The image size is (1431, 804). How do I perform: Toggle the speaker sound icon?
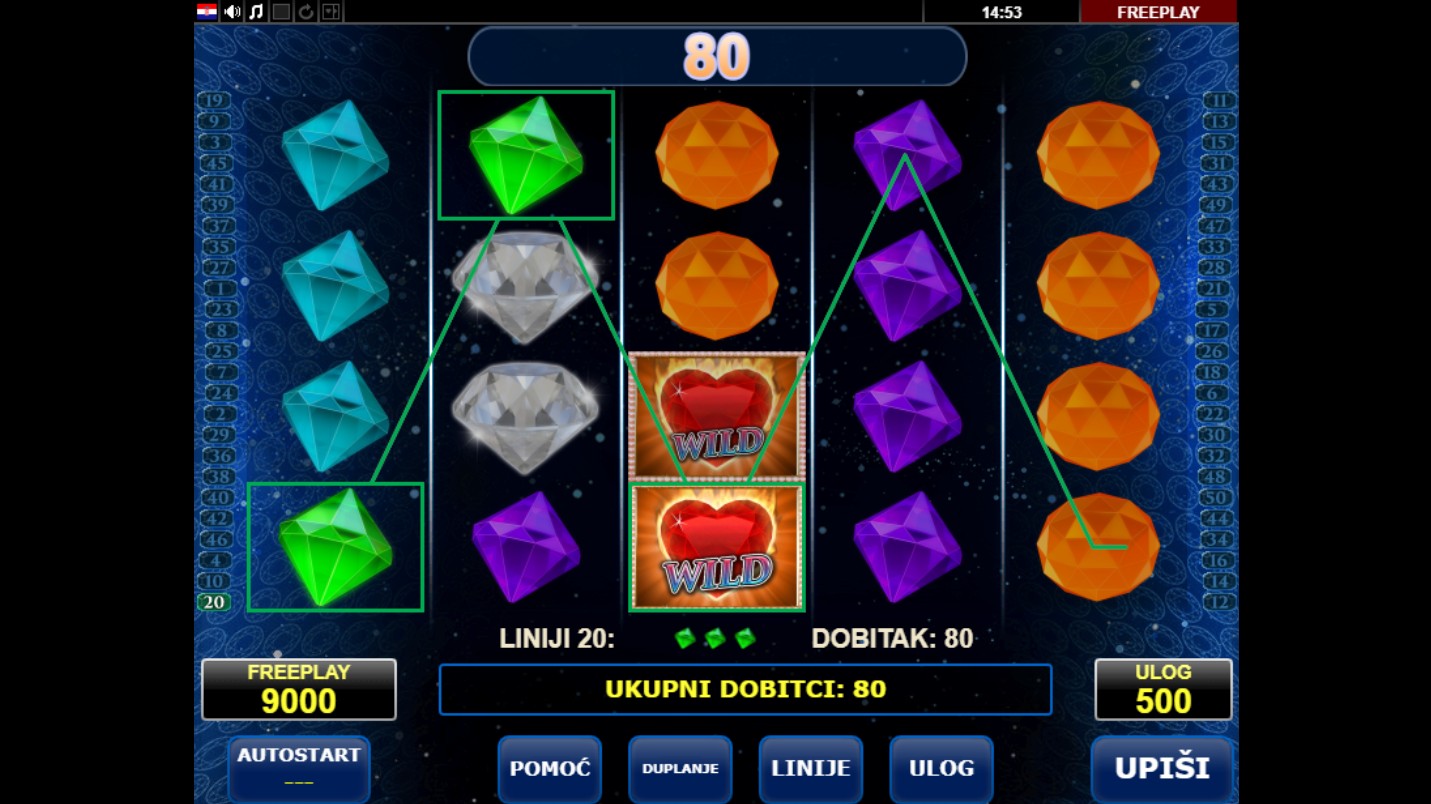pos(232,12)
